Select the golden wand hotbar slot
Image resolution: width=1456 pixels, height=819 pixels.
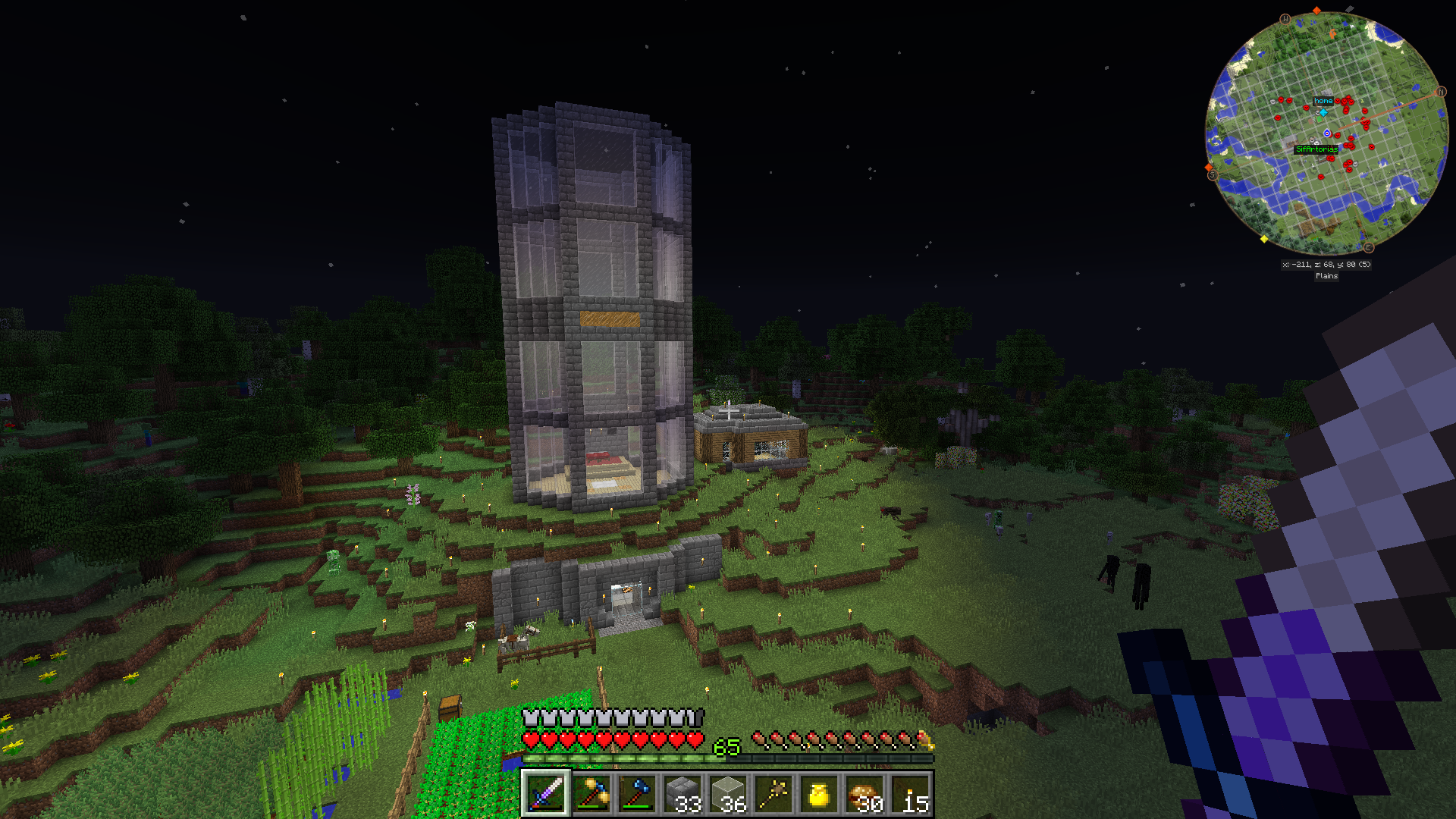coord(773,794)
